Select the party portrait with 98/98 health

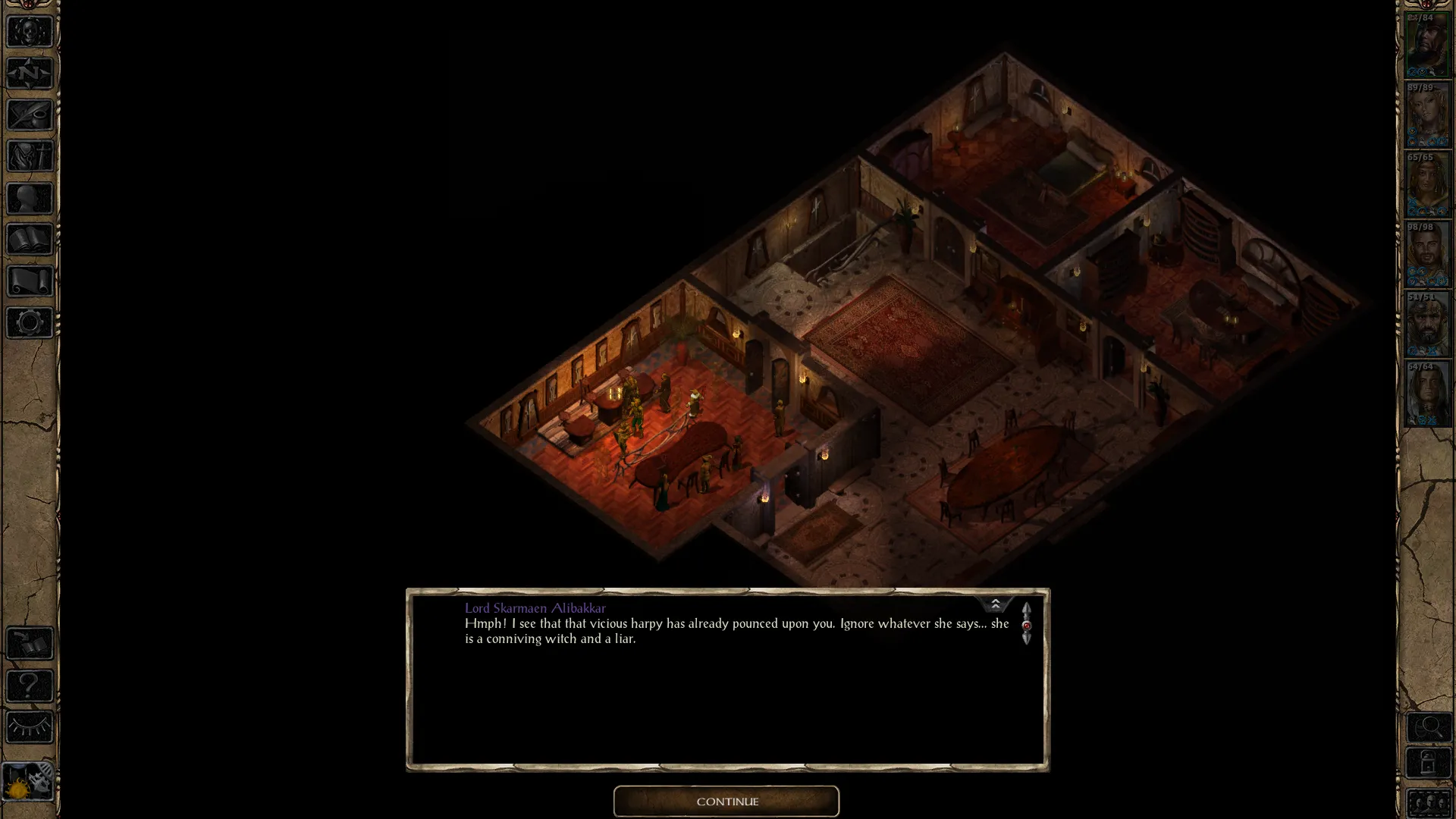coord(1427,255)
